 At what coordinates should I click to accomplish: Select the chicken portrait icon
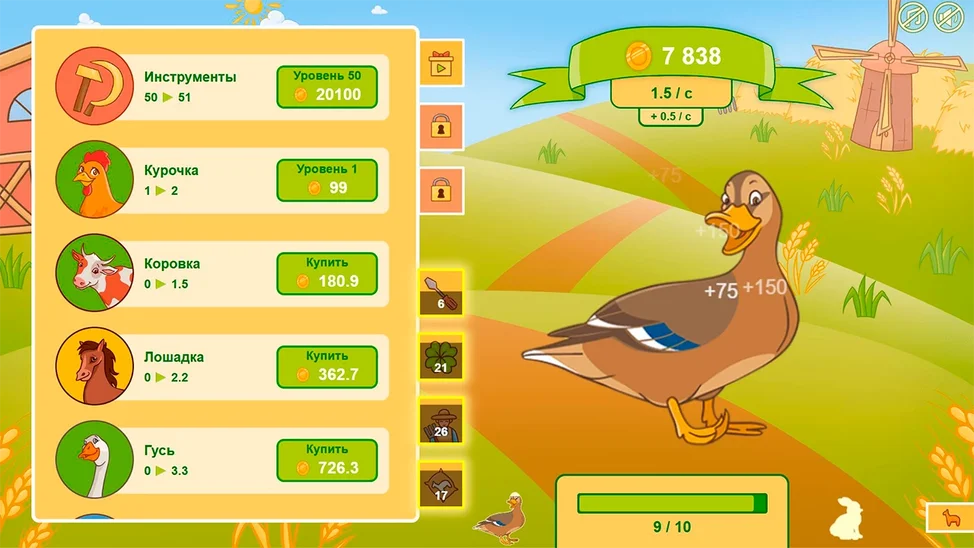coord(94,179)
